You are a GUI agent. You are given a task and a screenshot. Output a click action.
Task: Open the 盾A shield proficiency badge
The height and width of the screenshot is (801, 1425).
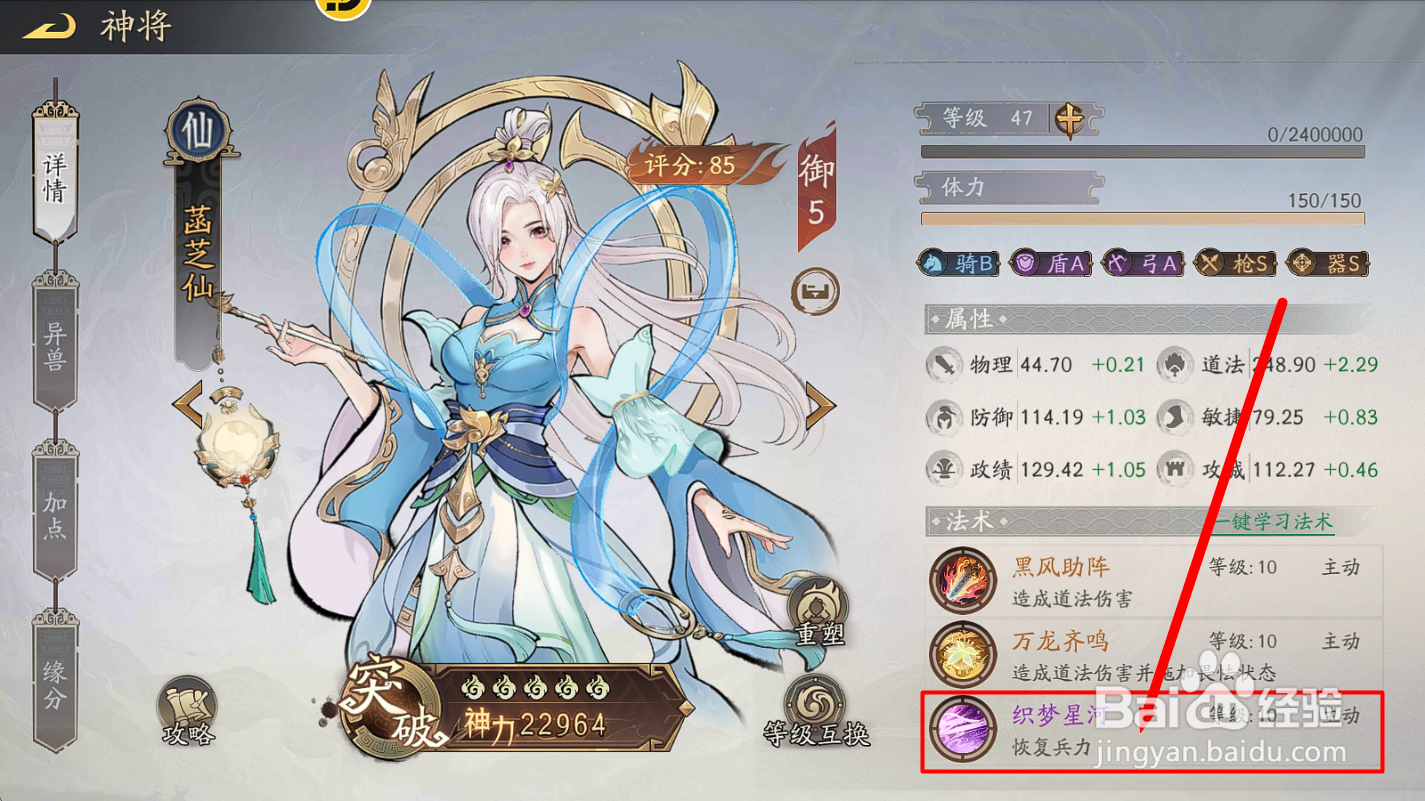[1049, 263]
